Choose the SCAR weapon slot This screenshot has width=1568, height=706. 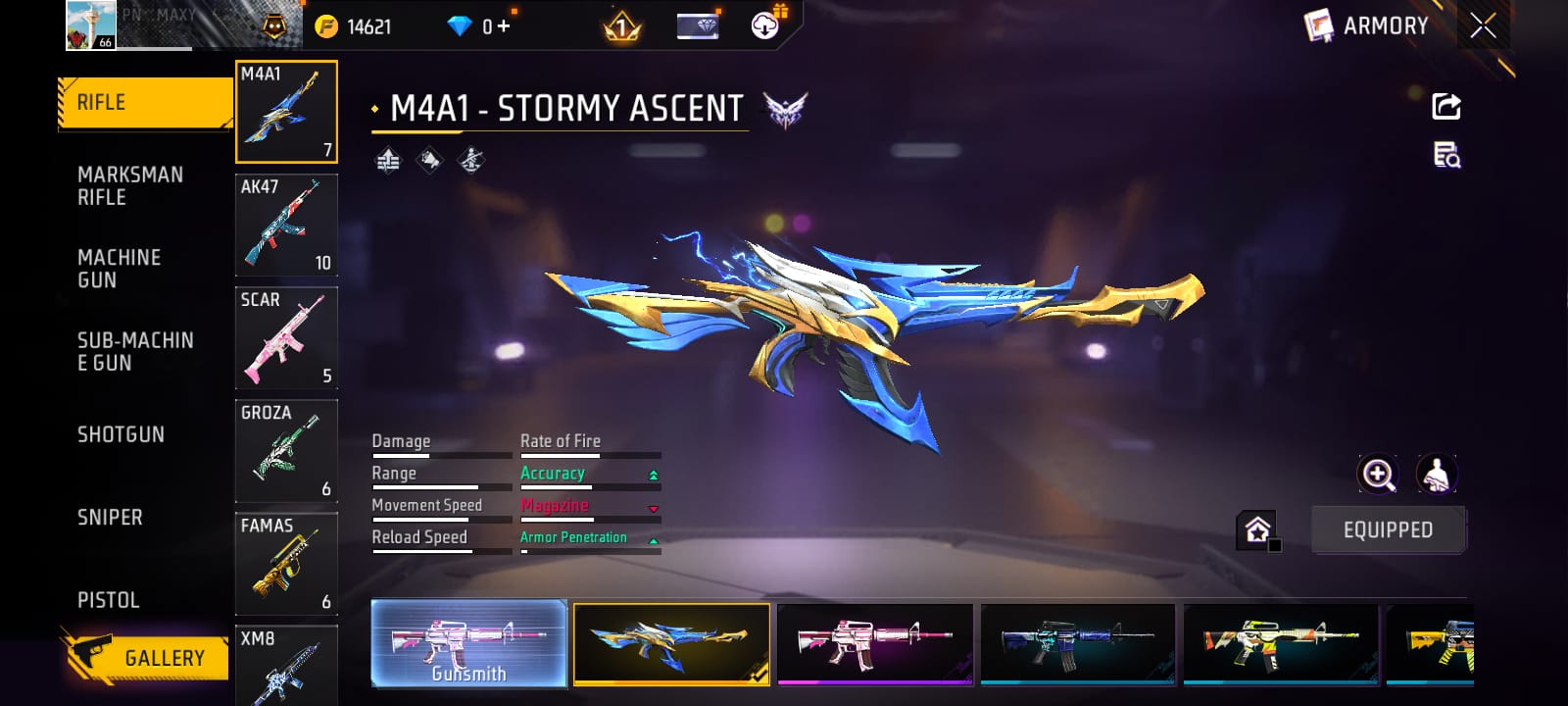click(x=286, y=337)
